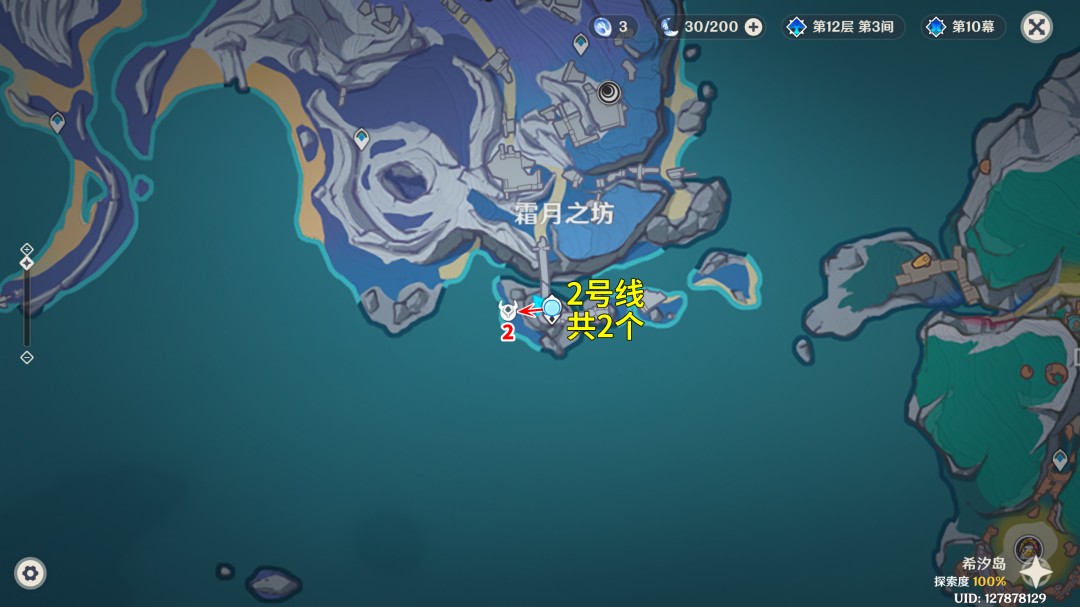Screen dimensions: 1080x607
Task: Open the four-point star button beside 希汐岛
Action: point(1037,571)
